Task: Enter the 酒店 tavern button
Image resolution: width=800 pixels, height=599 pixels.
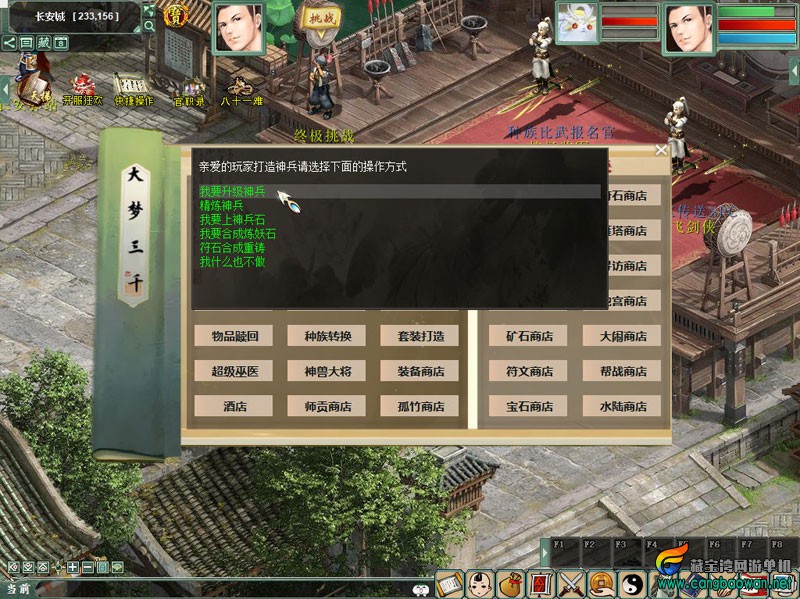Action: pyautogui.click(x=233, y=406)
